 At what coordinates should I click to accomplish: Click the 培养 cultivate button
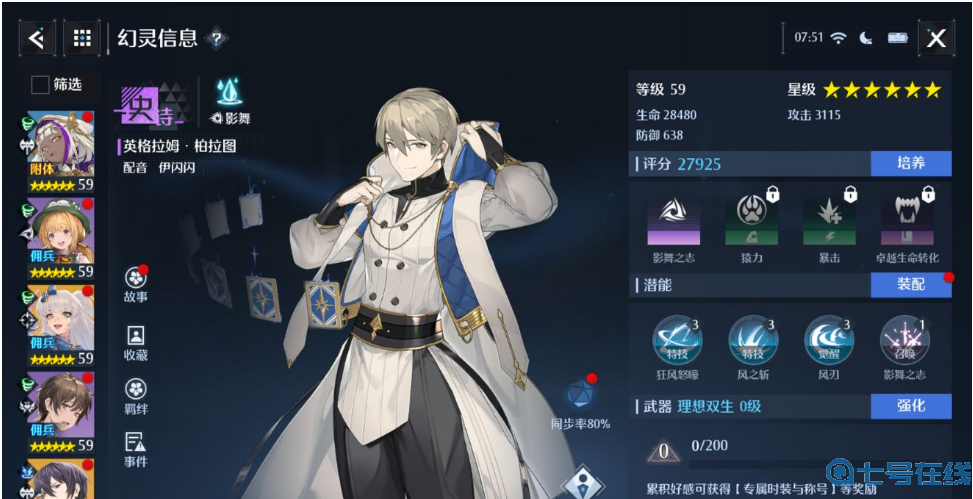910,164
